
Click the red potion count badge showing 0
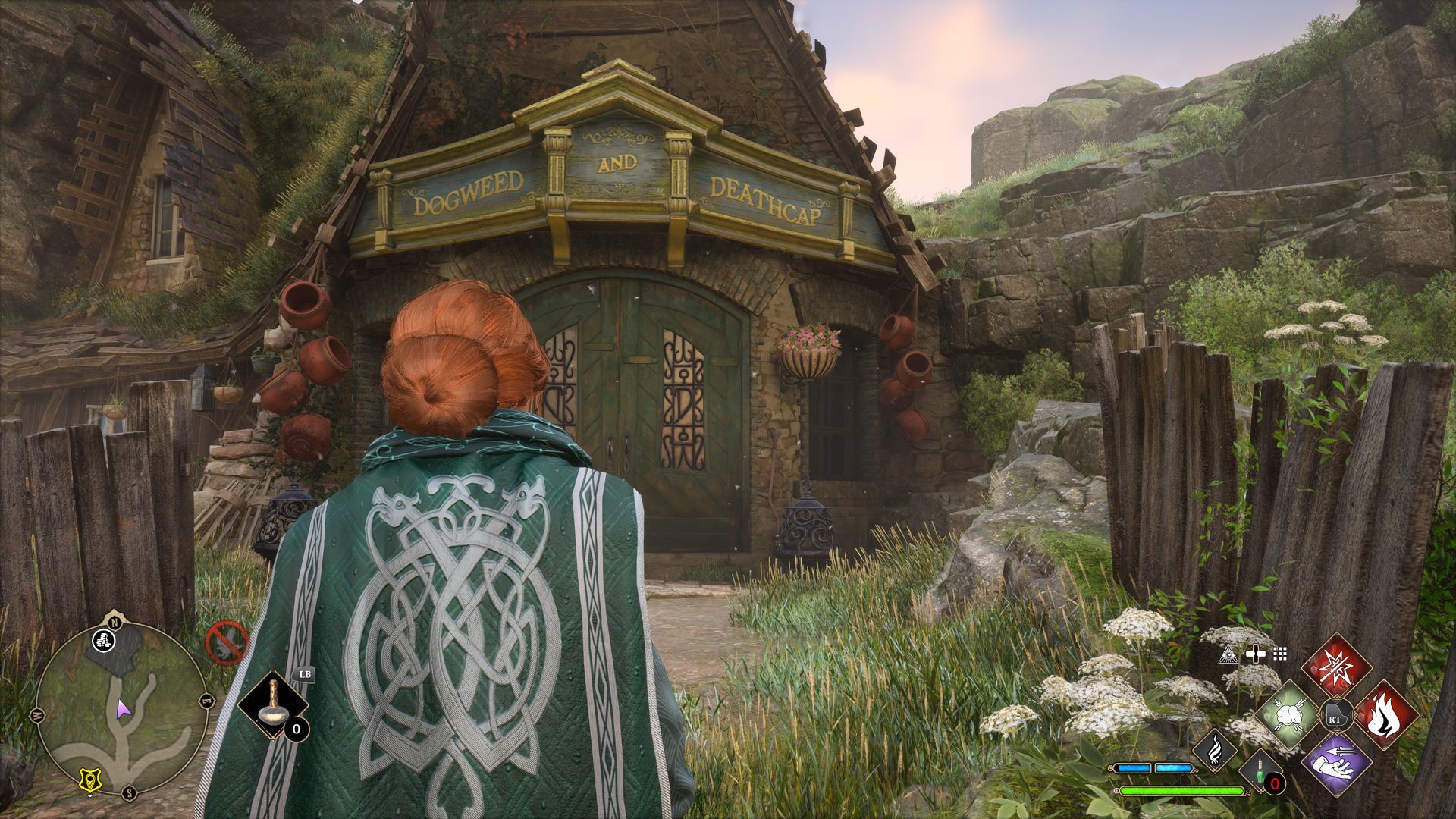pyautogui.click(x=1274, y=784)
